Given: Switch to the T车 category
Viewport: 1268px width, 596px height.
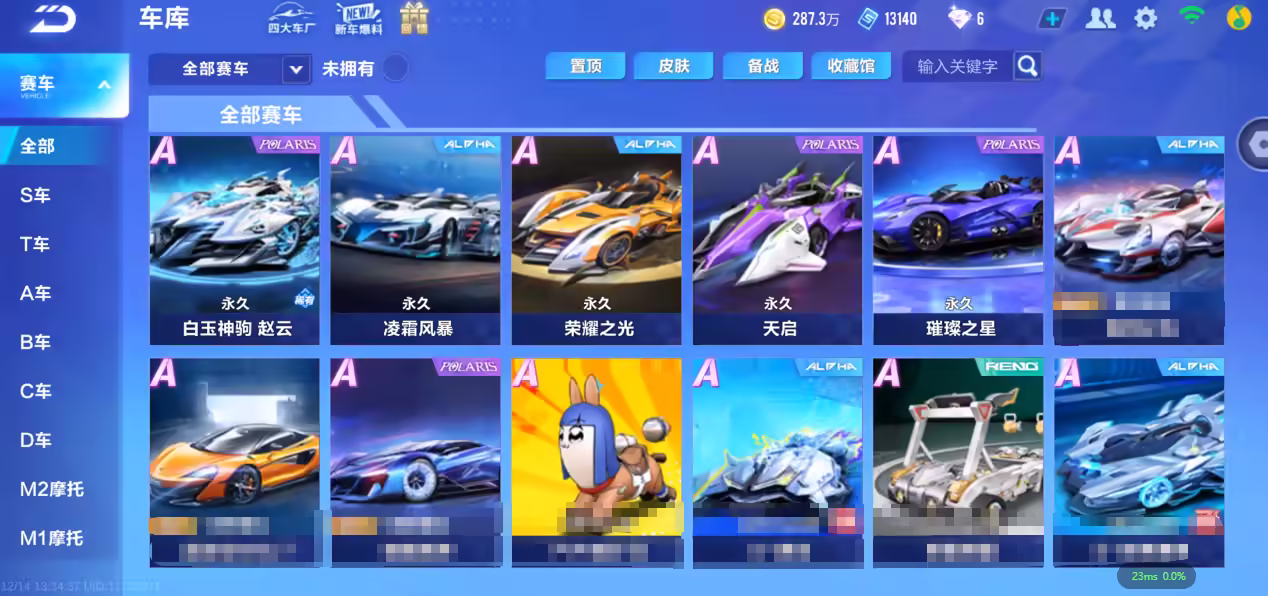Looking at the screenshot, I should [x=36, y=244].
